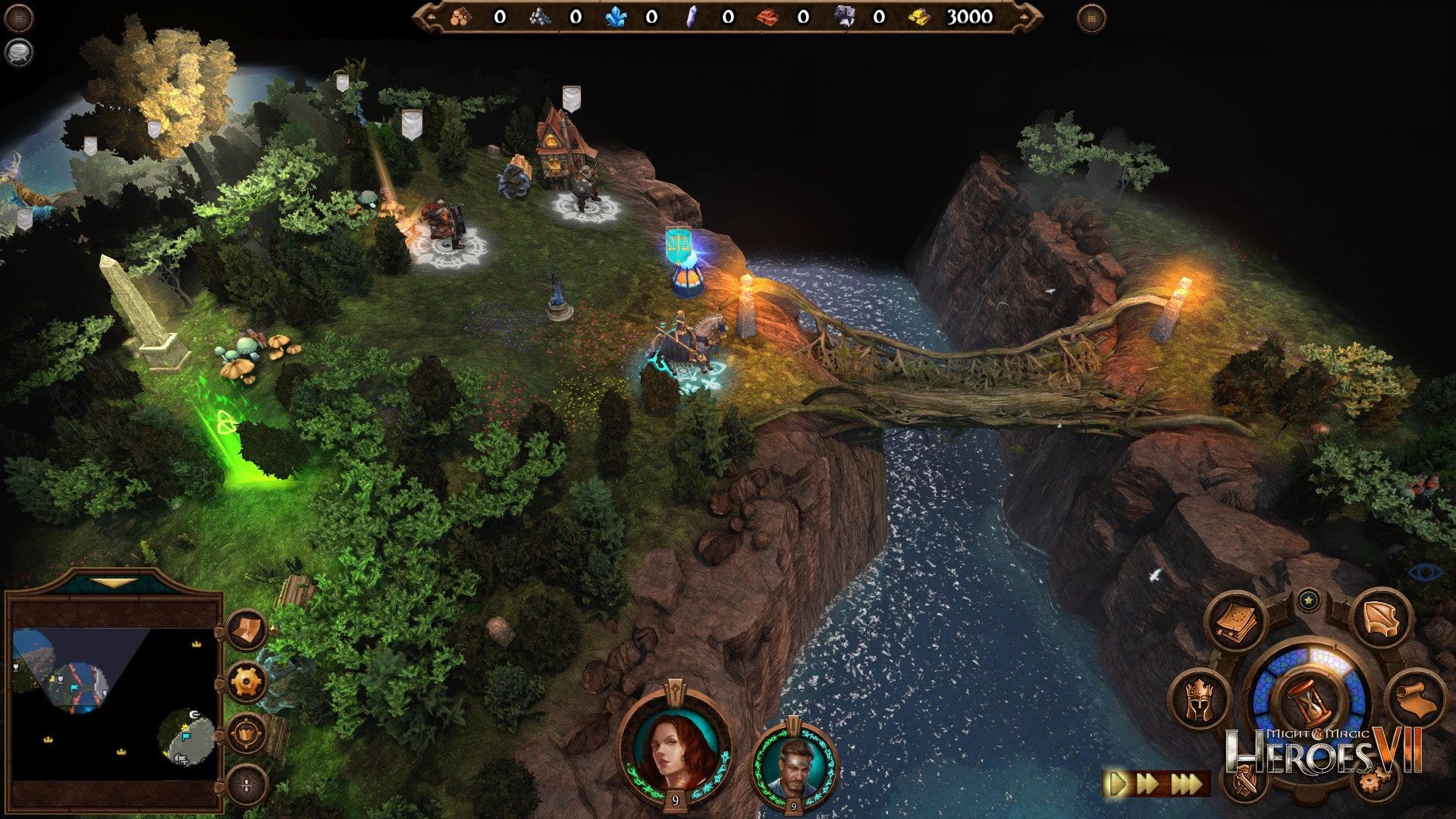Viewport: 1456px width, 819px height.
Task: Collapse the minimap with the top arrow
Action: click(x=114, y=583)
